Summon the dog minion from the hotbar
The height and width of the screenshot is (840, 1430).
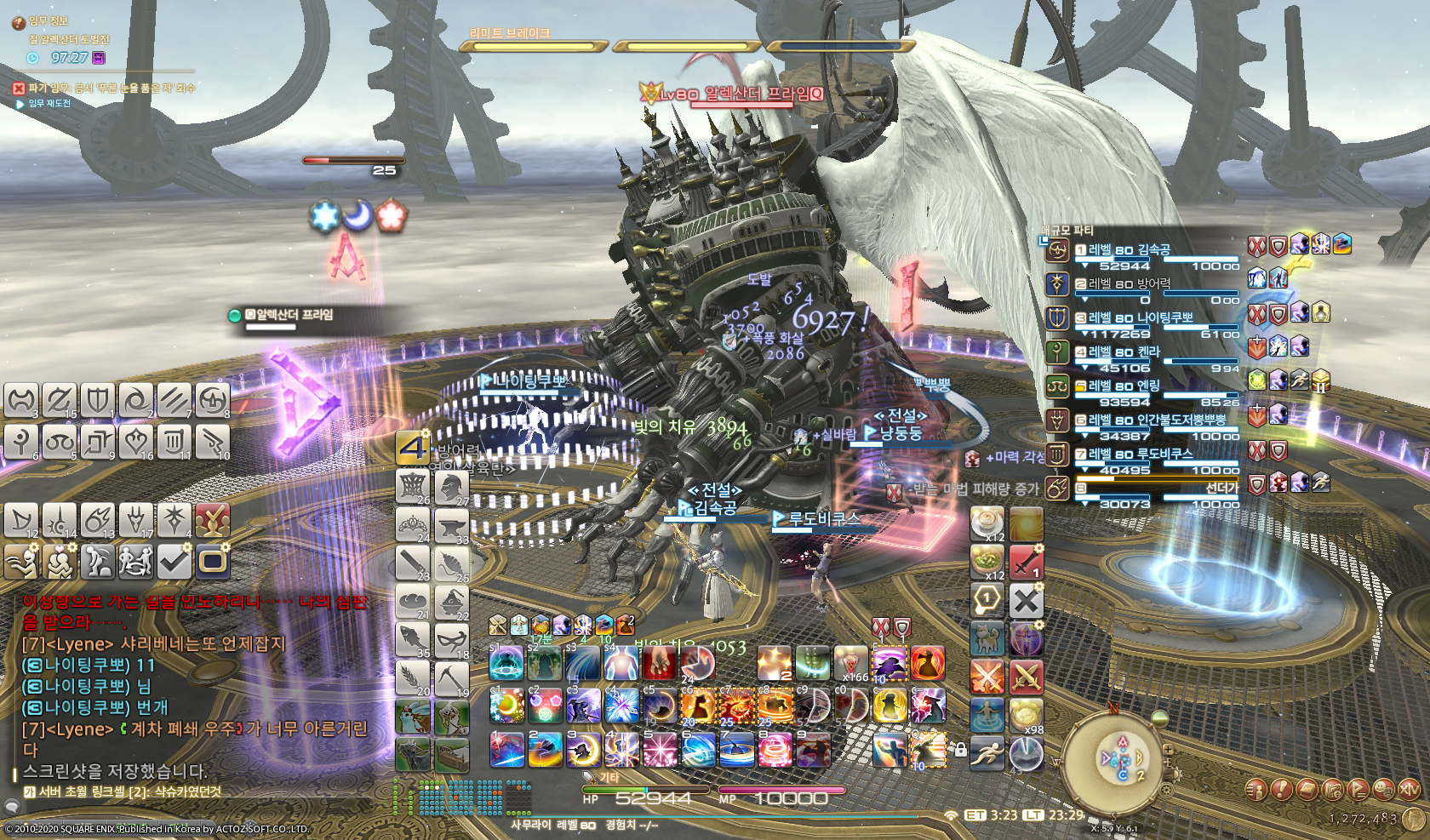coord(987,638)
